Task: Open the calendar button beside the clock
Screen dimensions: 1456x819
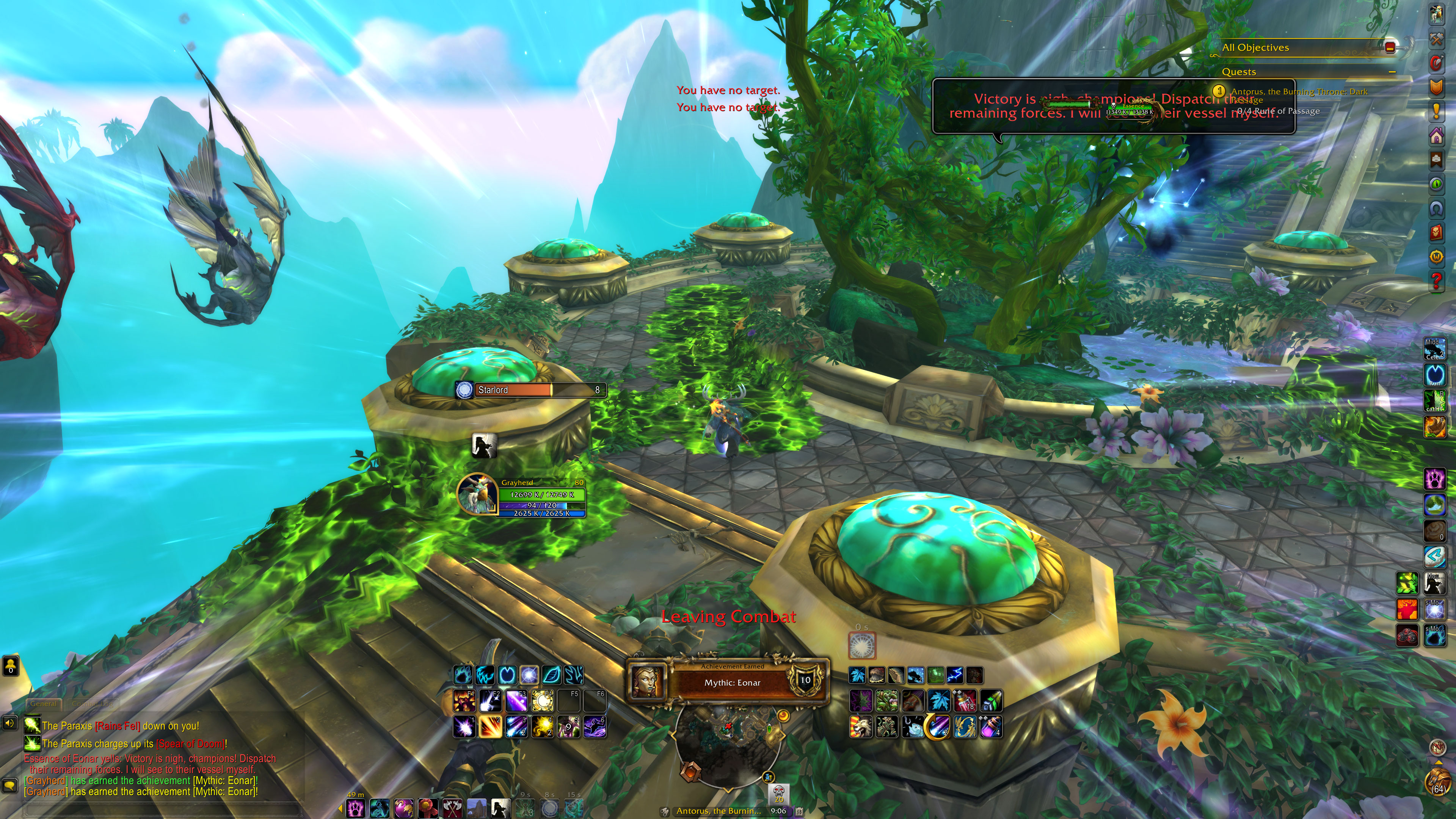Action: 799,811
